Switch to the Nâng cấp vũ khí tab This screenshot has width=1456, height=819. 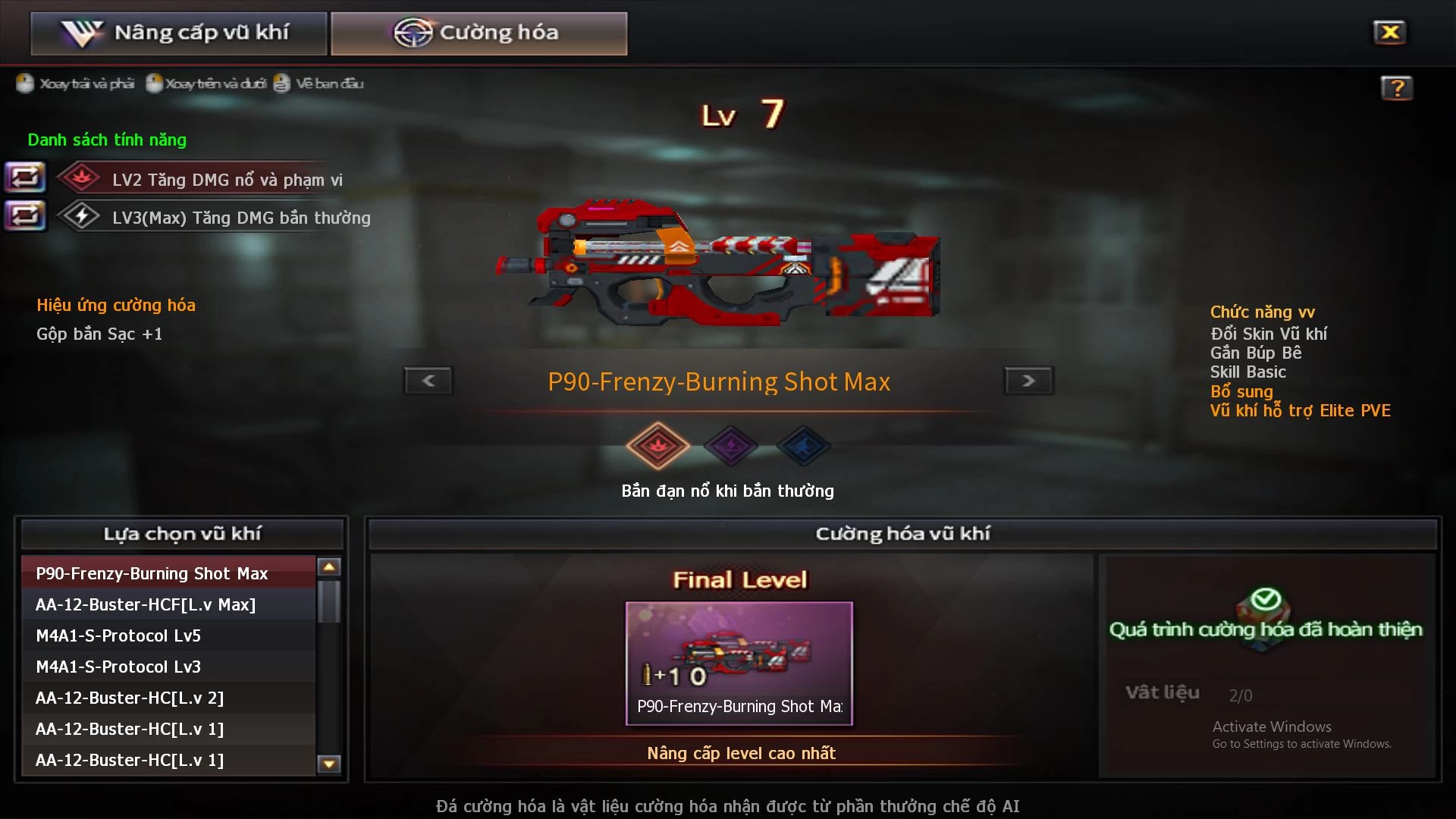pos(179,33)
